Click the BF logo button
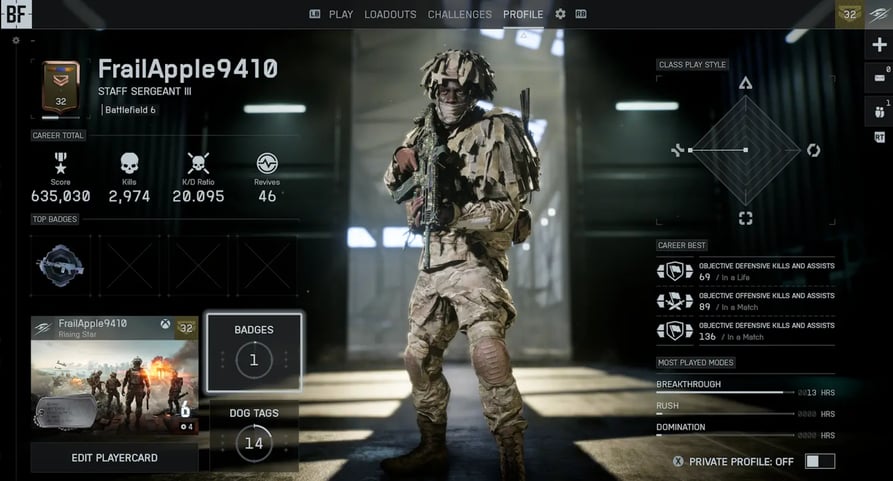This screenshot has width=893, height=481. pos(16,14)
